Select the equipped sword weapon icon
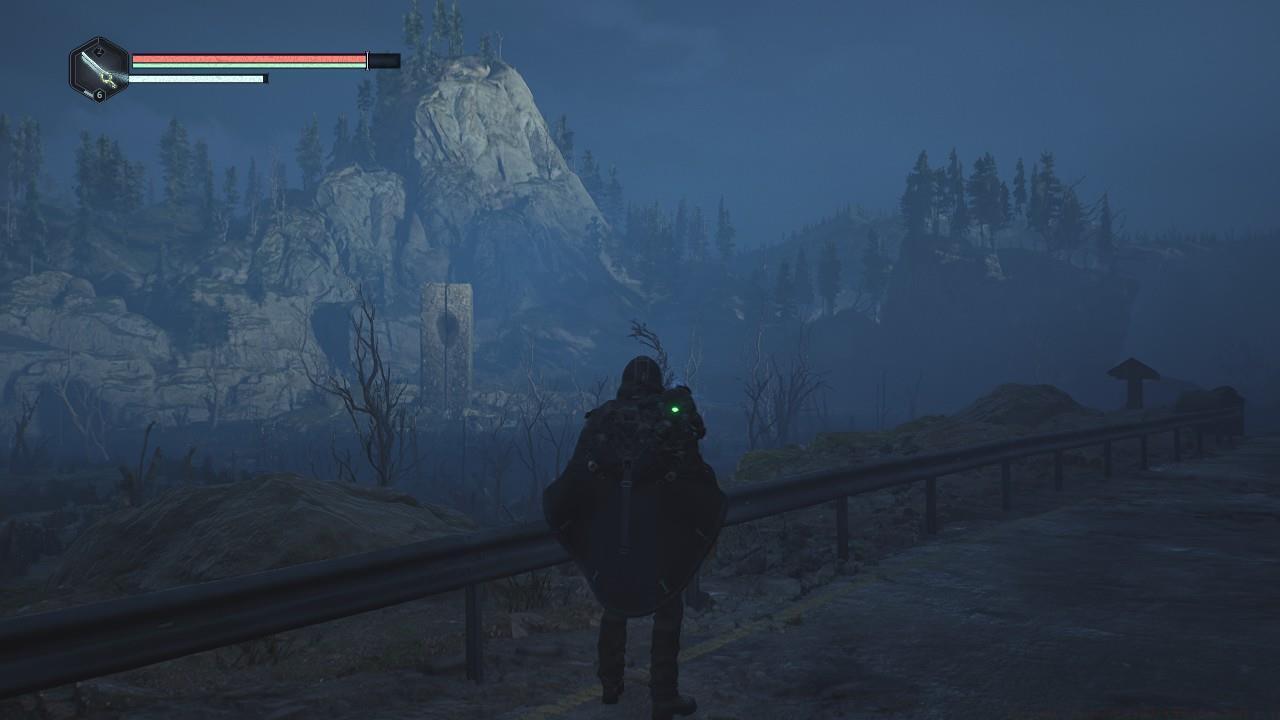Viewport: 1280px width, 720px height. coord(99,69)
